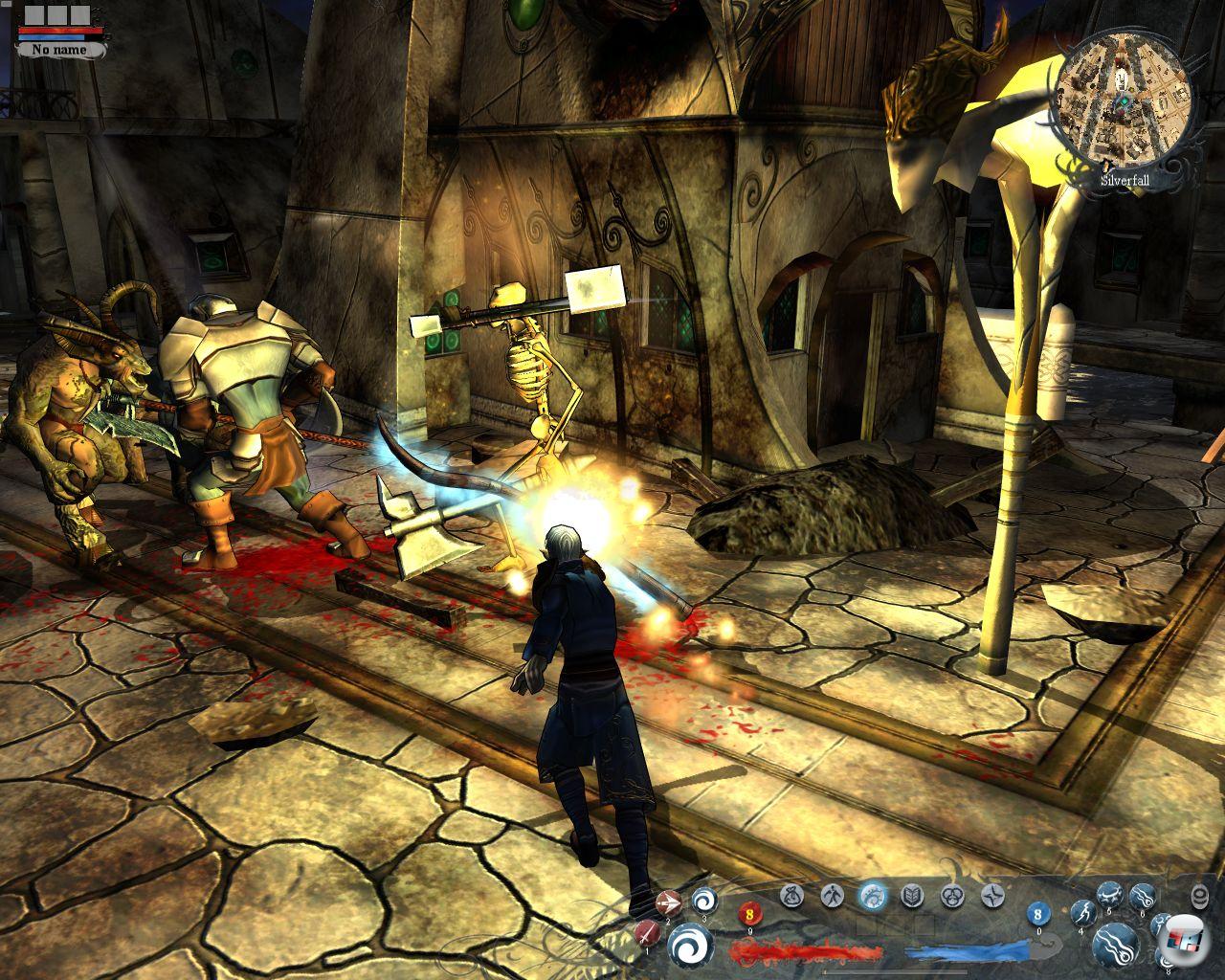Click the grey ring icon by the skills
The width and height of the screenshot is (1225, 980).
click(x=1200, y=896)
